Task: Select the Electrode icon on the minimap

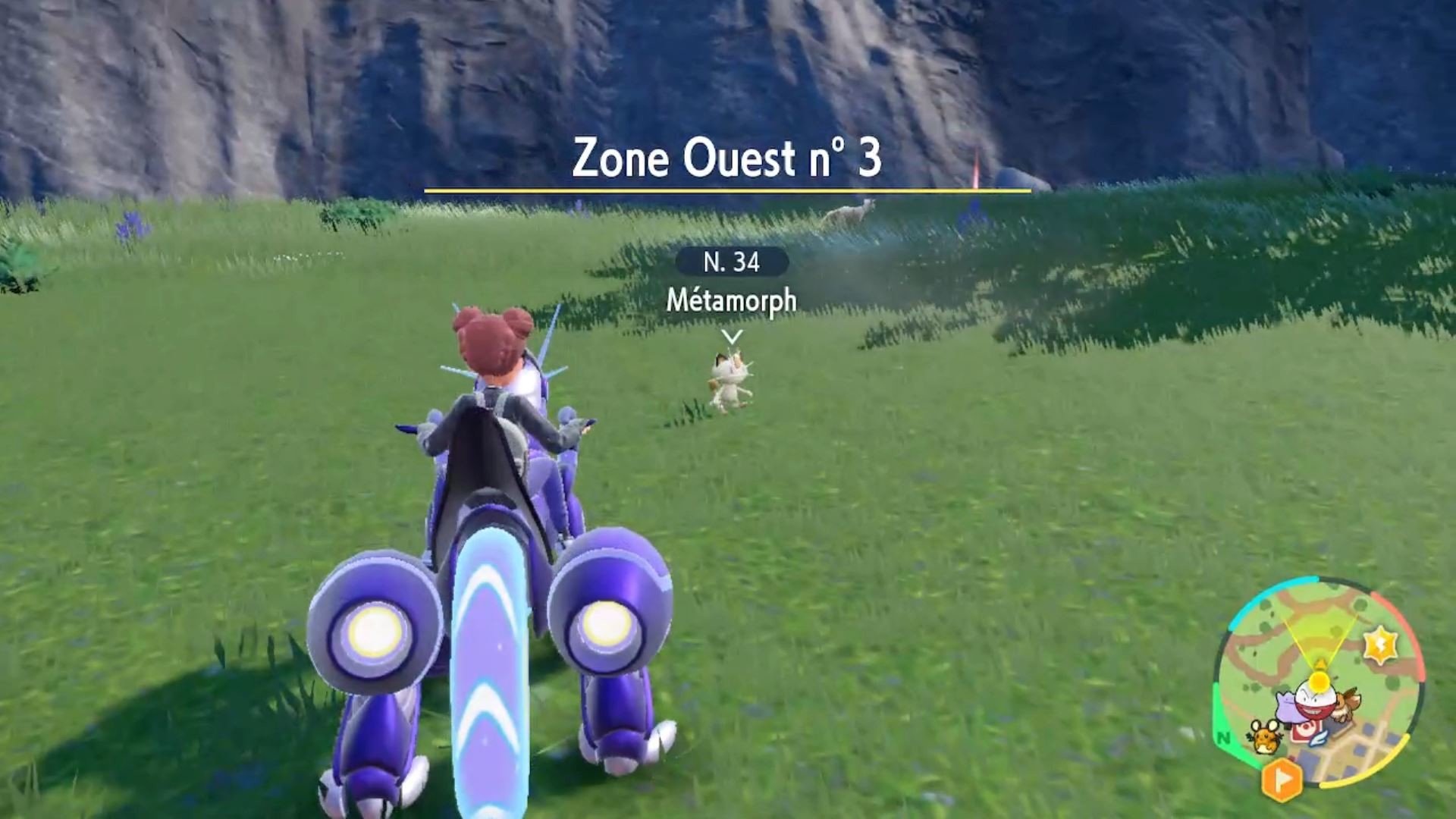Action: (1314, 703)
